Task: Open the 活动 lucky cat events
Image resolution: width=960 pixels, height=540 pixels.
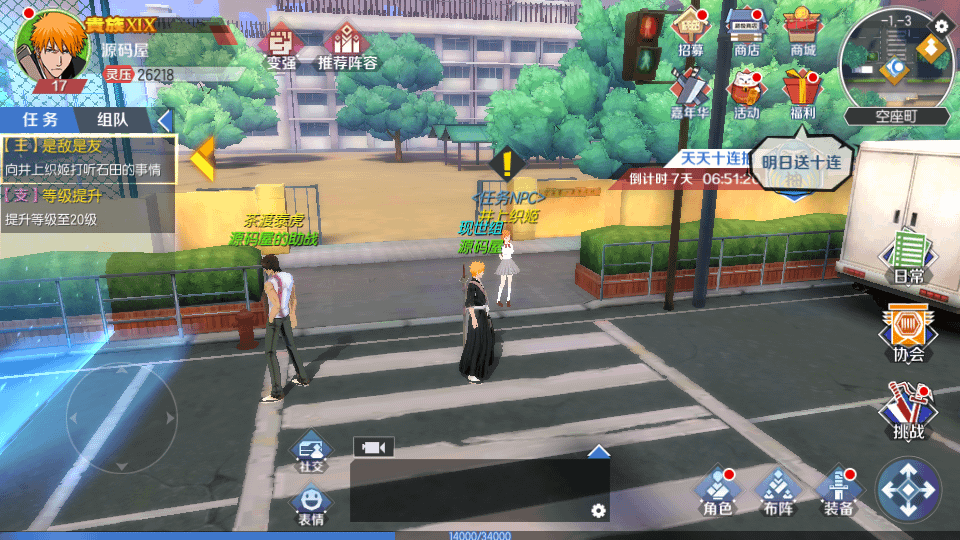Action: (746, 92)
